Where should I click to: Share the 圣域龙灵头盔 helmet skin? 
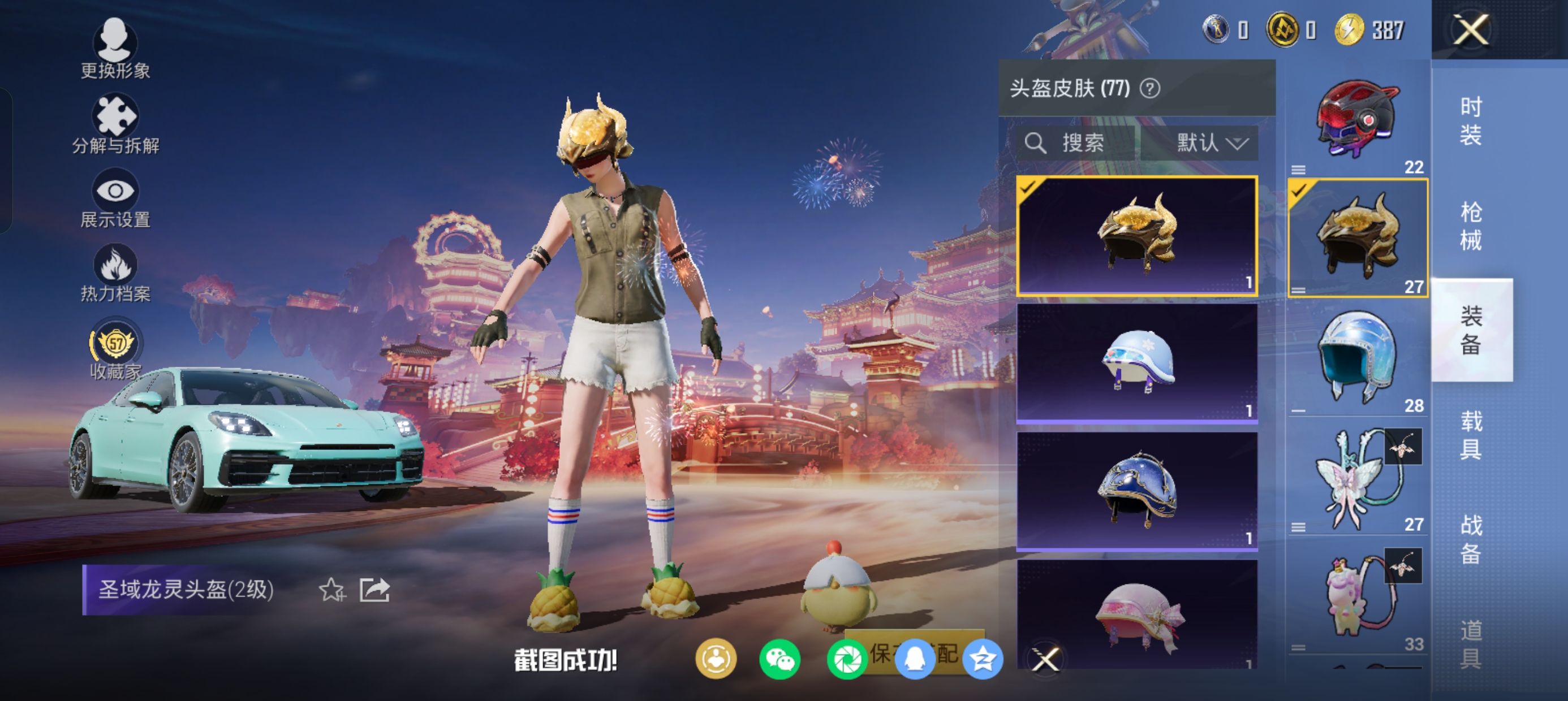coord(374,590)
